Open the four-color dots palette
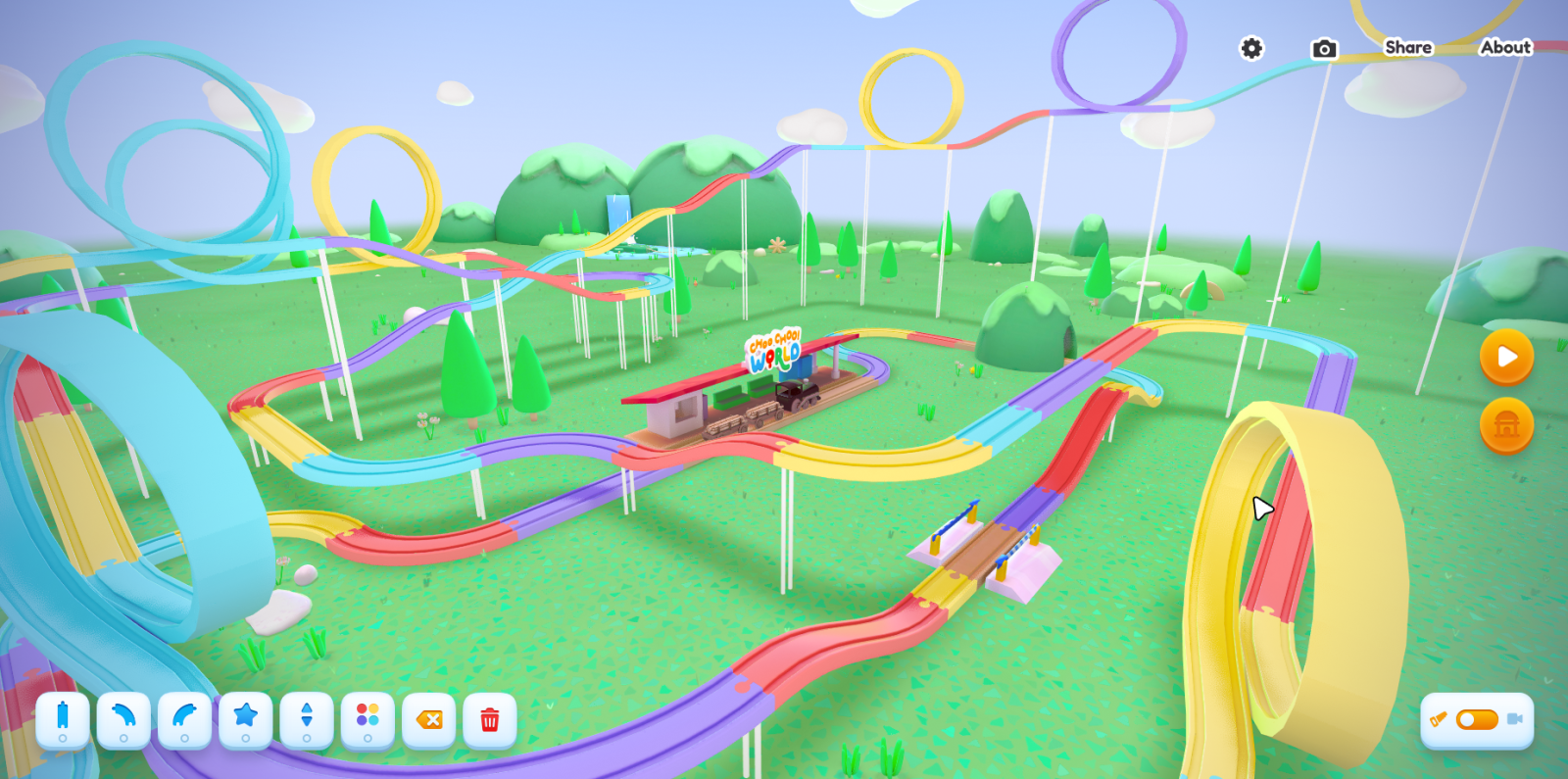 pyautogui.click(x=367, y=720)
